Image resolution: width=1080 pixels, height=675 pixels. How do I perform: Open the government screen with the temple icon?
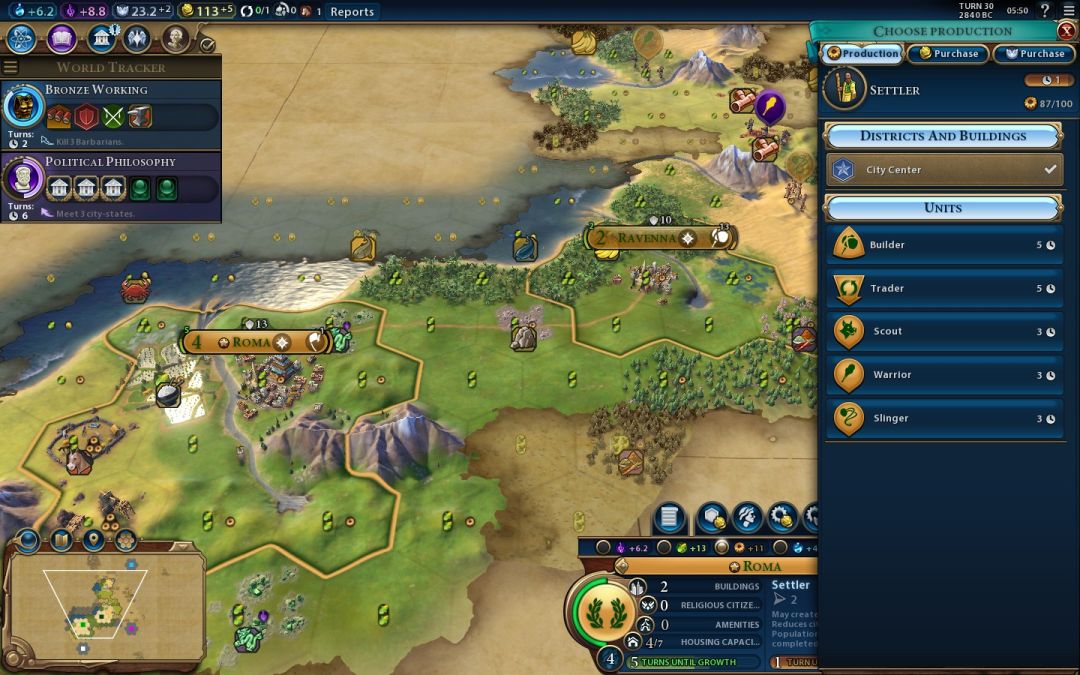tap(100, 39)
